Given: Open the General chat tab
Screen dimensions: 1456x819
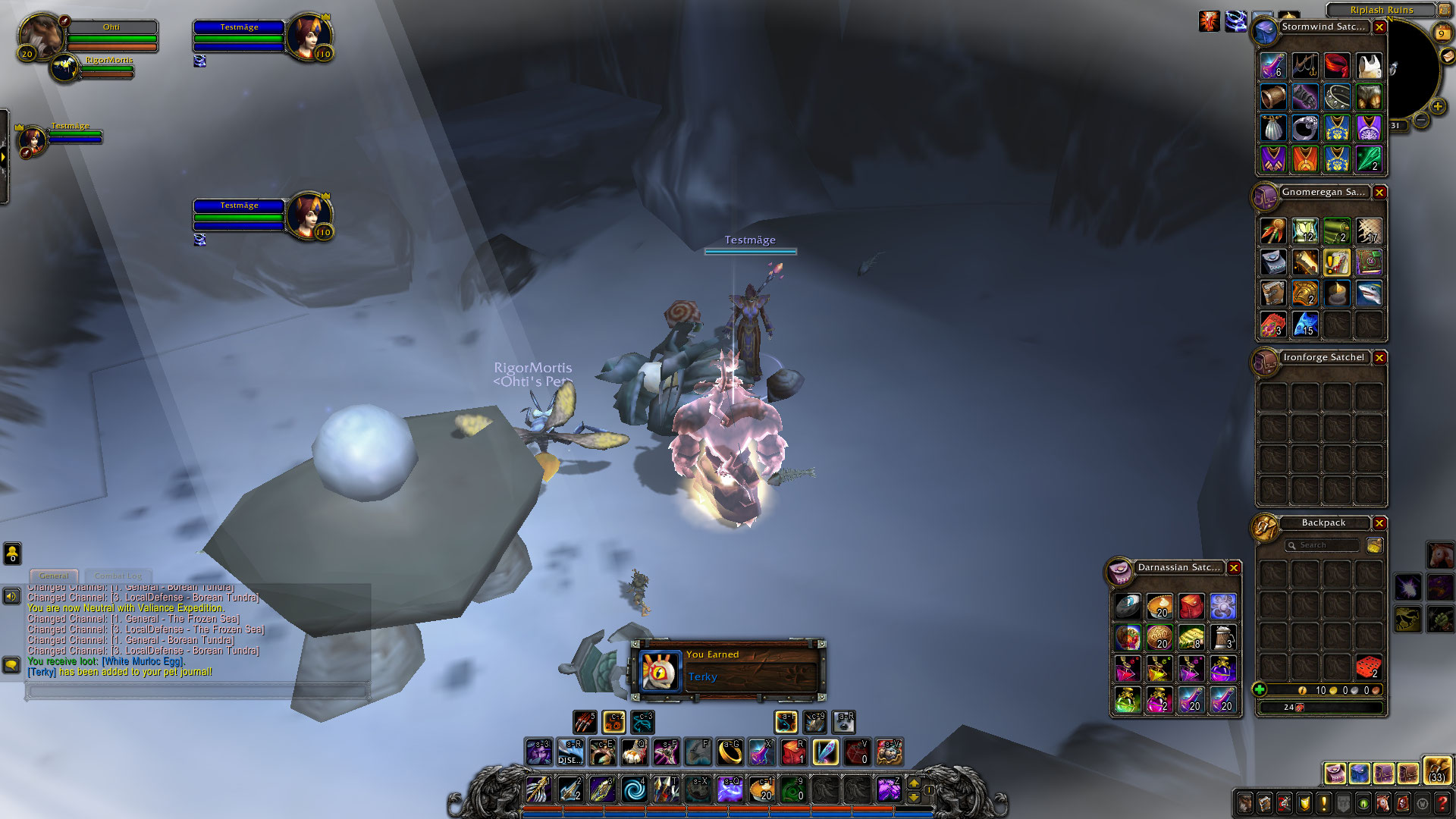Looking at the screenshot, I should pos(54,576).
